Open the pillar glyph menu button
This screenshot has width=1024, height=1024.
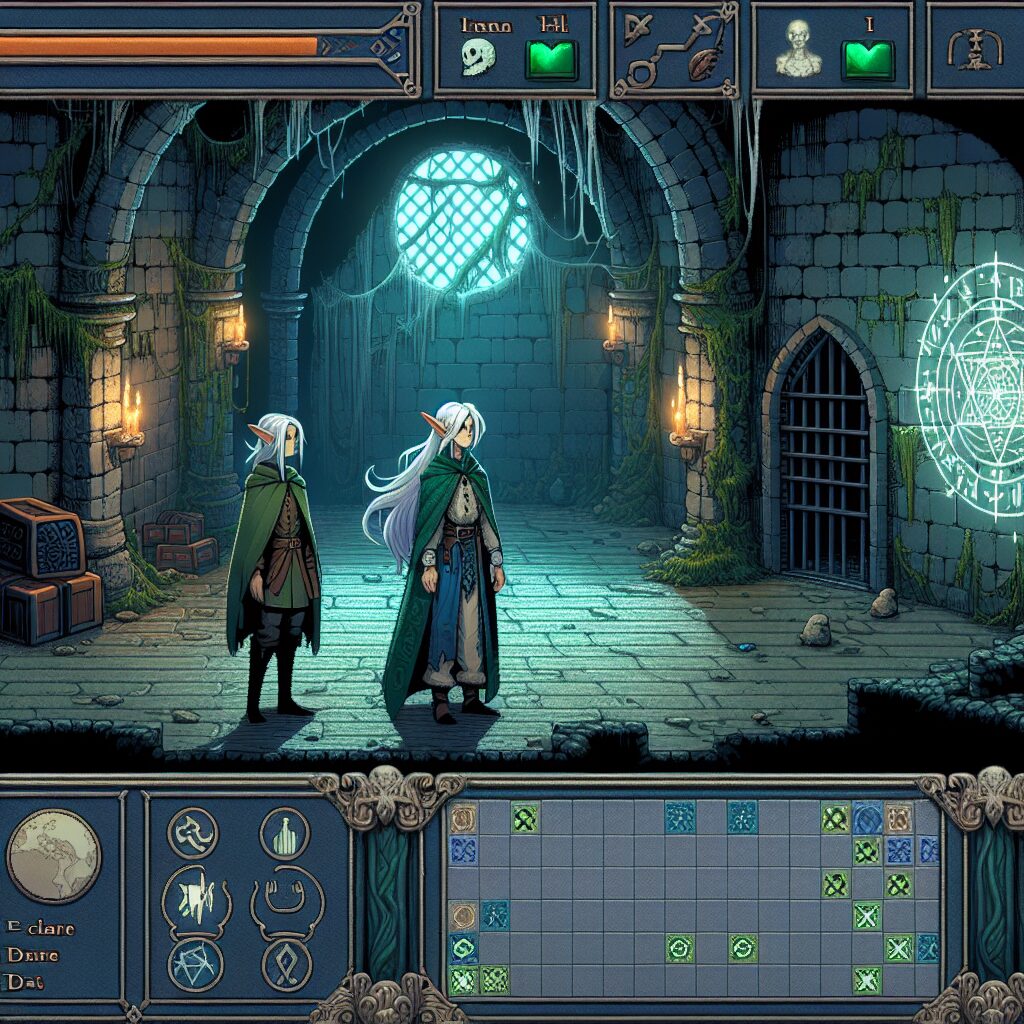pos(968,49)
